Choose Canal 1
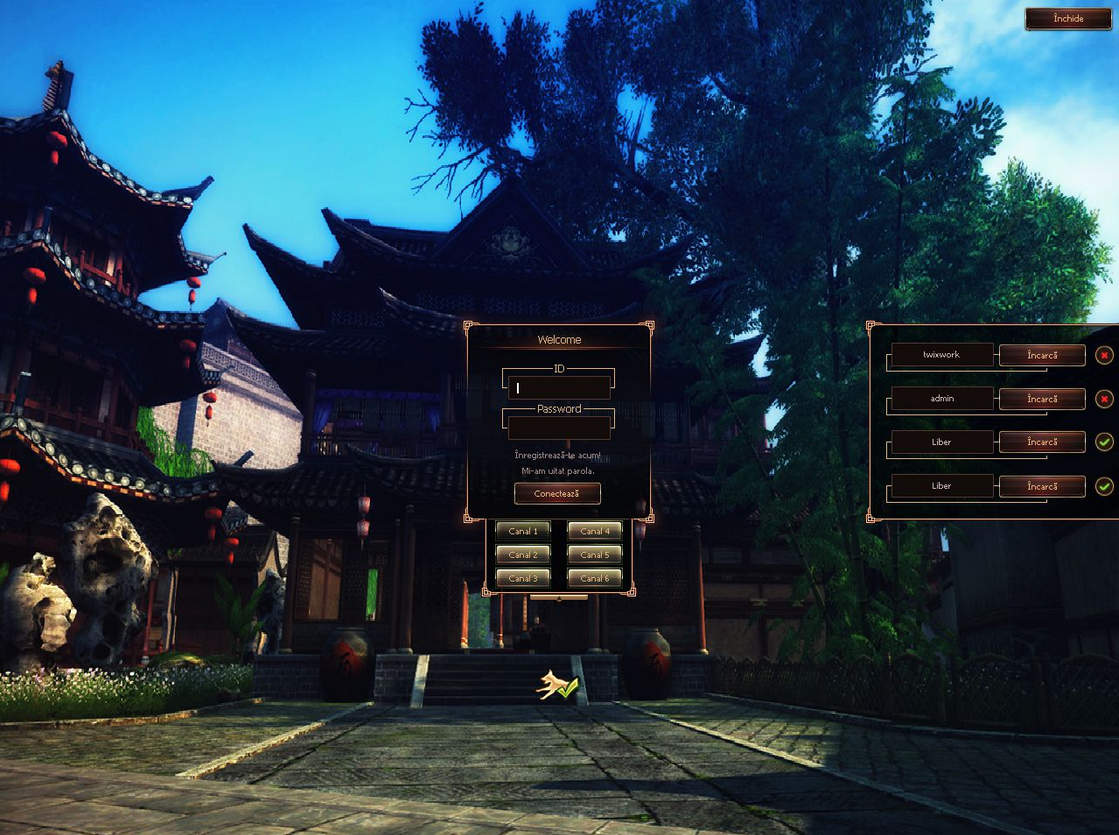This screenshot has height=835, width=1119. [522, 531]
